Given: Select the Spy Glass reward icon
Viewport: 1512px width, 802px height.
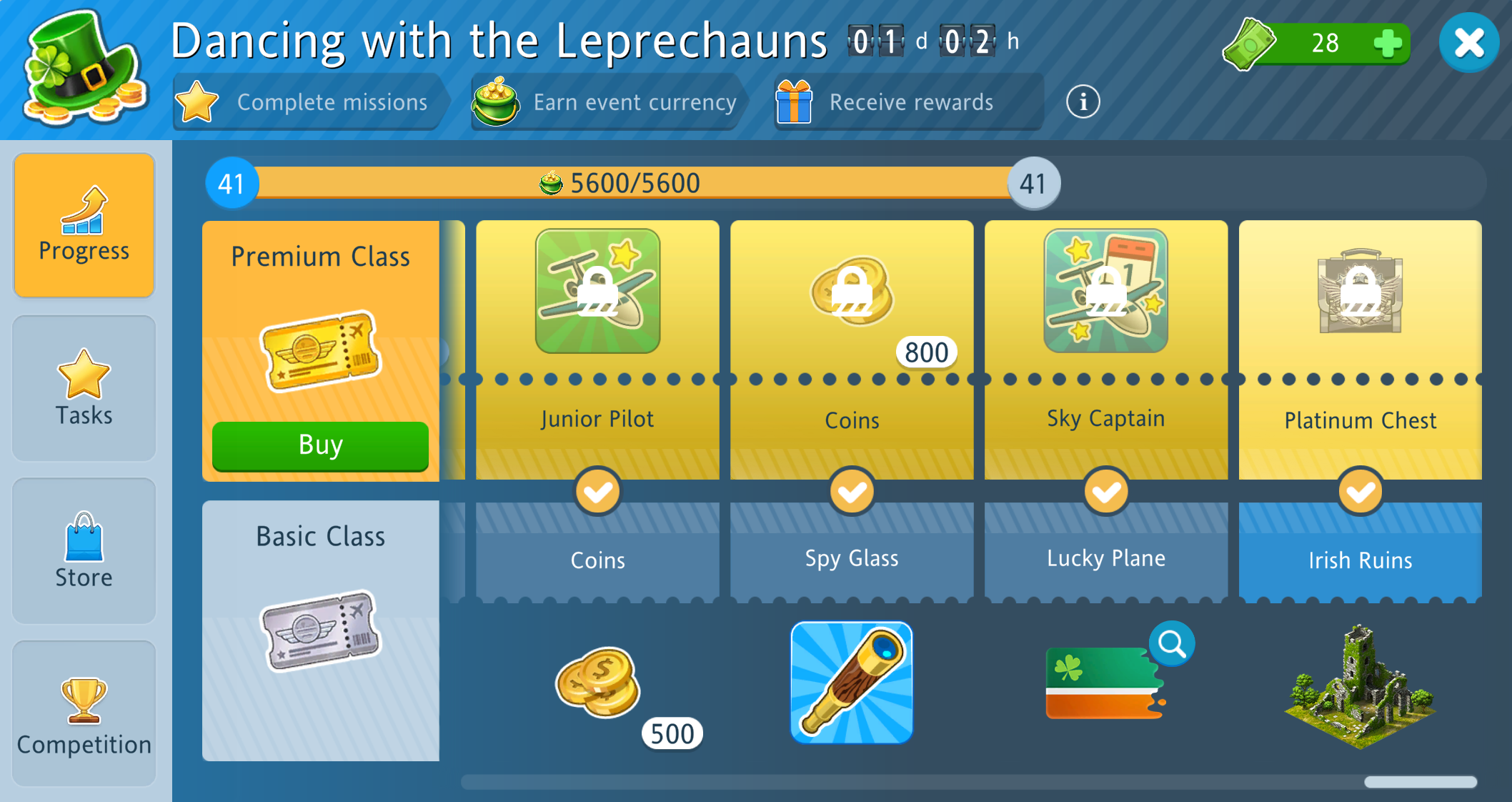Looking at the screenshot, I should [851, 683].
